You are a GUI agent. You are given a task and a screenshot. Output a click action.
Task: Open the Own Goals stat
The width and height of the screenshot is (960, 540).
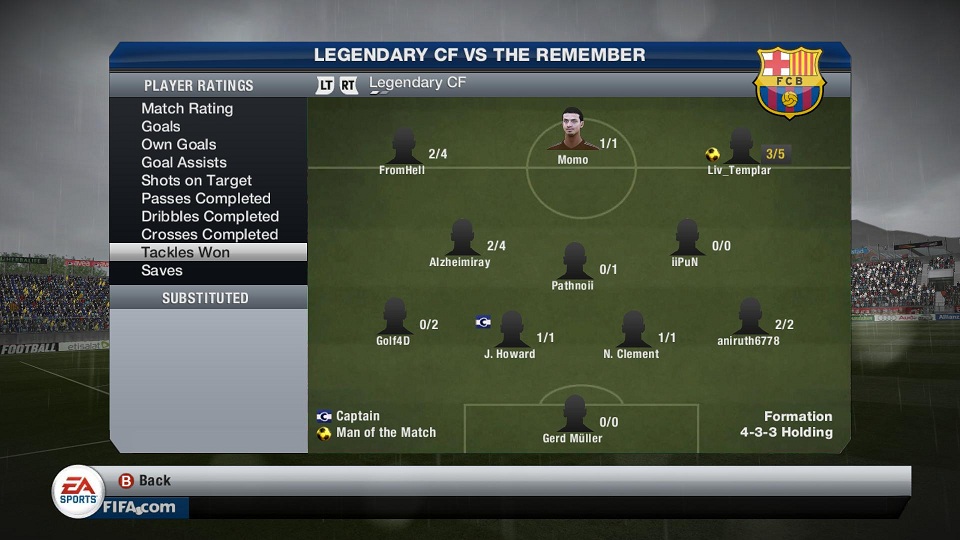[x=179, y=144]
